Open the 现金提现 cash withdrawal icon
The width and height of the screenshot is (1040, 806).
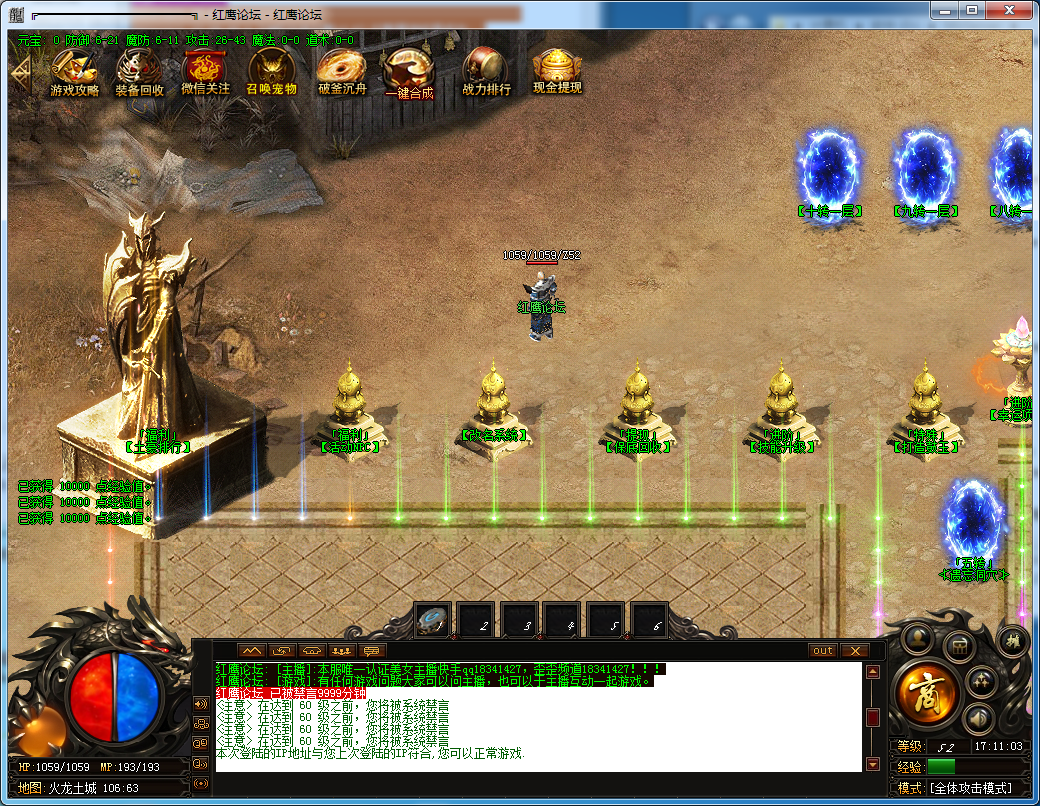click(x=557, y=70)
